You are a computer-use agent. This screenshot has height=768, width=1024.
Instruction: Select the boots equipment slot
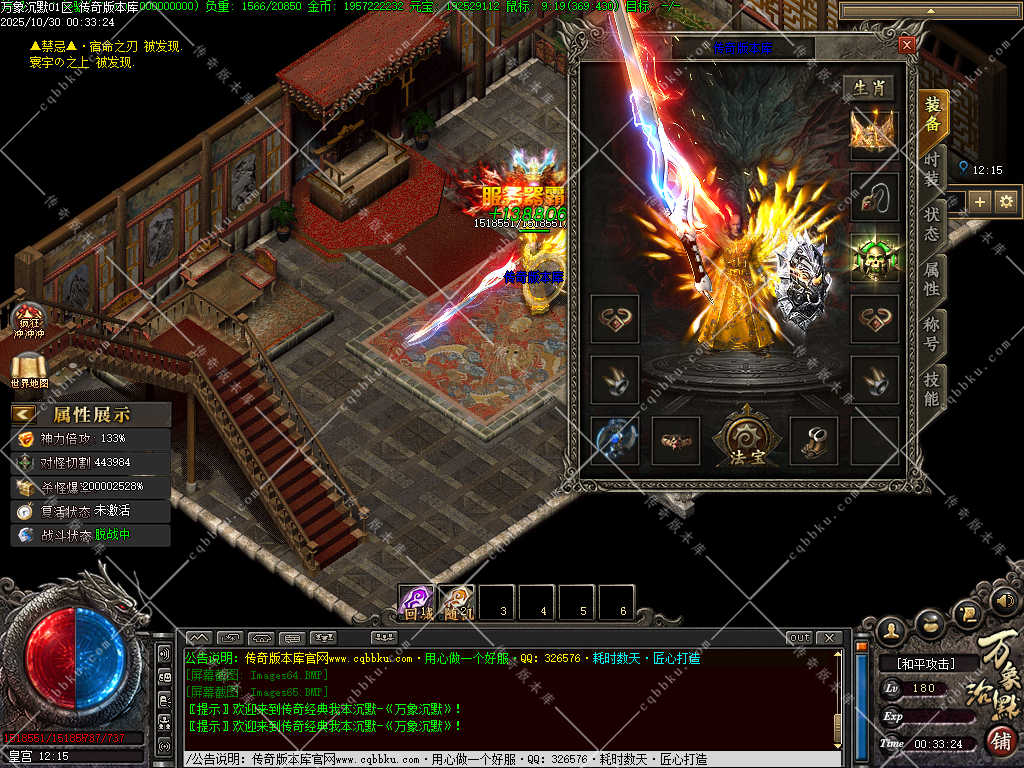click(x=814, y=438)
